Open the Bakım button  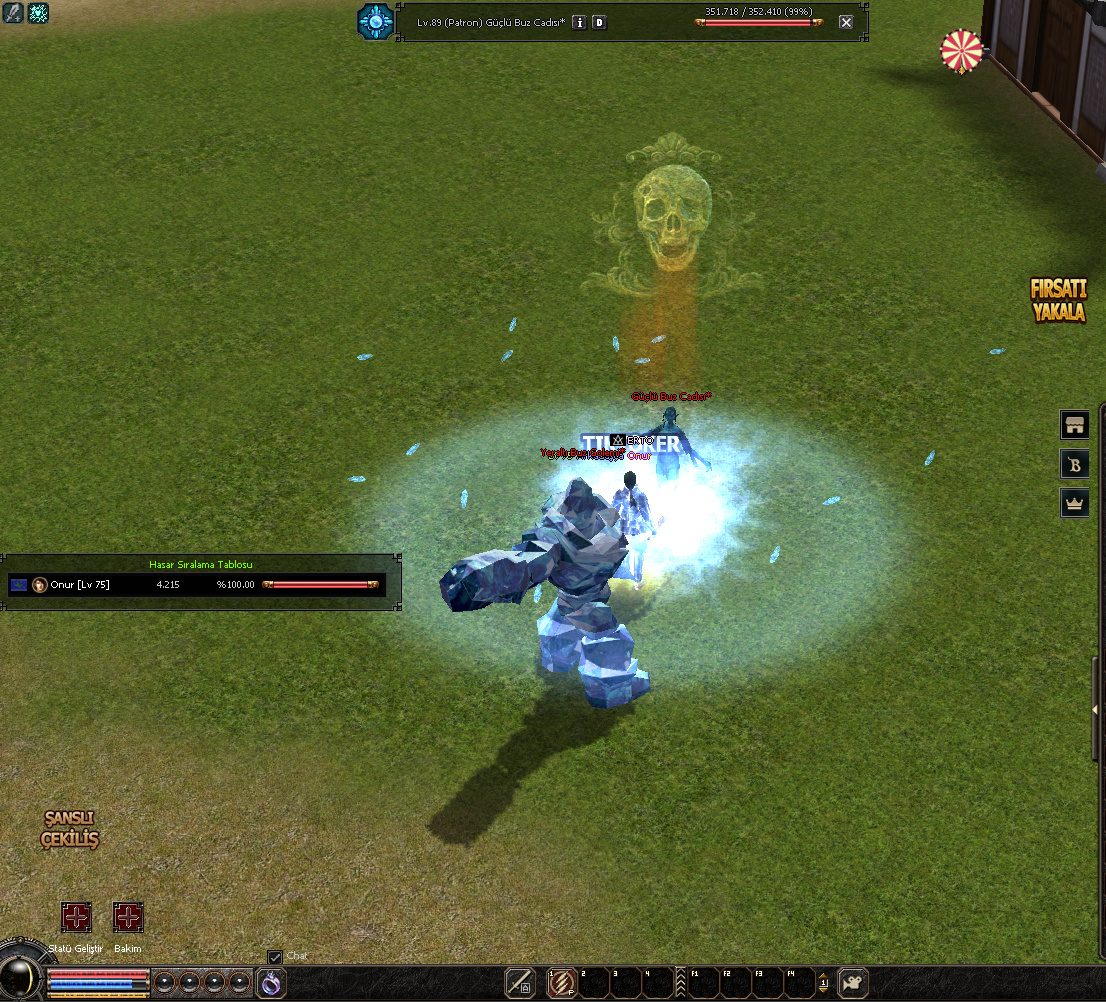pos(128,917)
